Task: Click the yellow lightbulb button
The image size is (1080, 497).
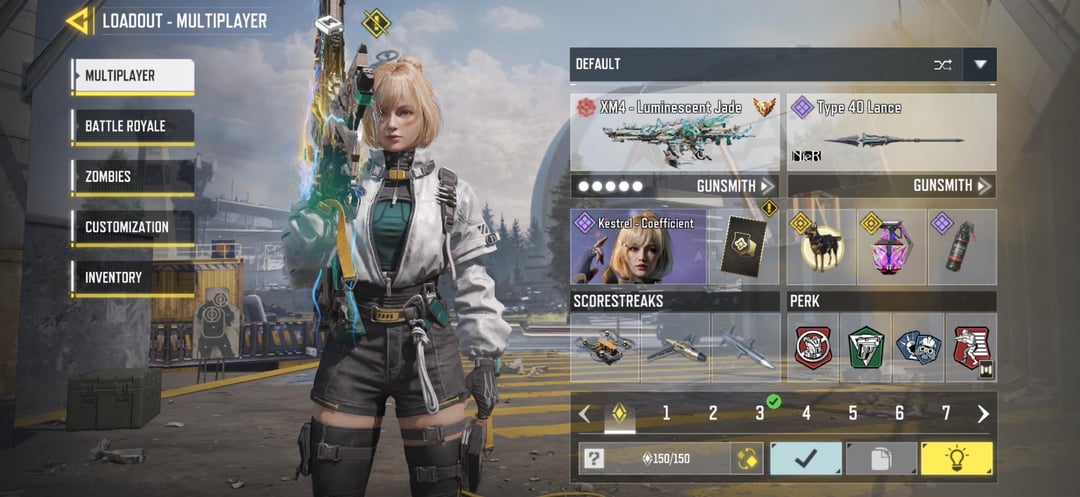Action: pos(956,458)
